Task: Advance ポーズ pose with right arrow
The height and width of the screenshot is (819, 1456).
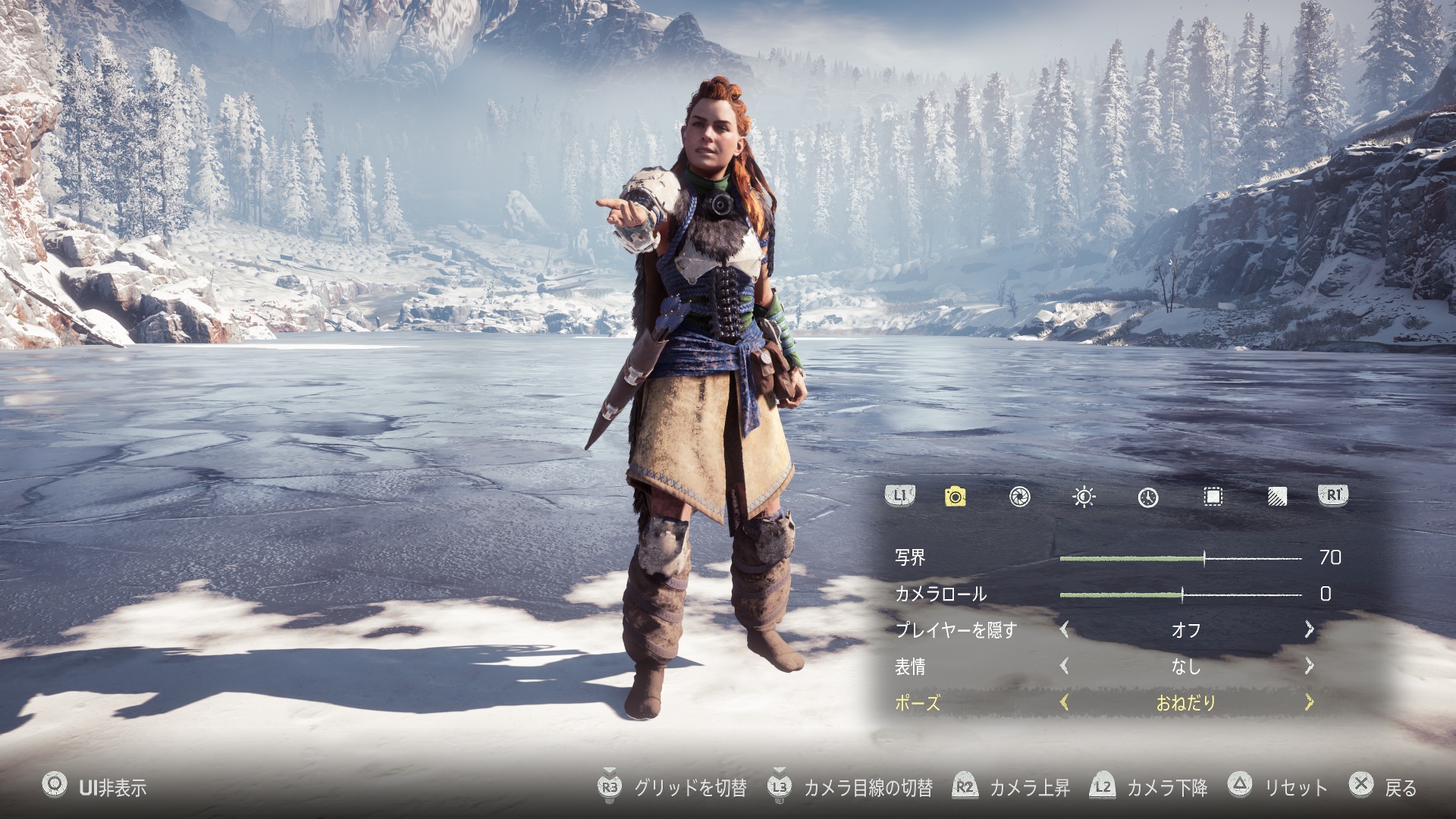Action: [1309, 702]
